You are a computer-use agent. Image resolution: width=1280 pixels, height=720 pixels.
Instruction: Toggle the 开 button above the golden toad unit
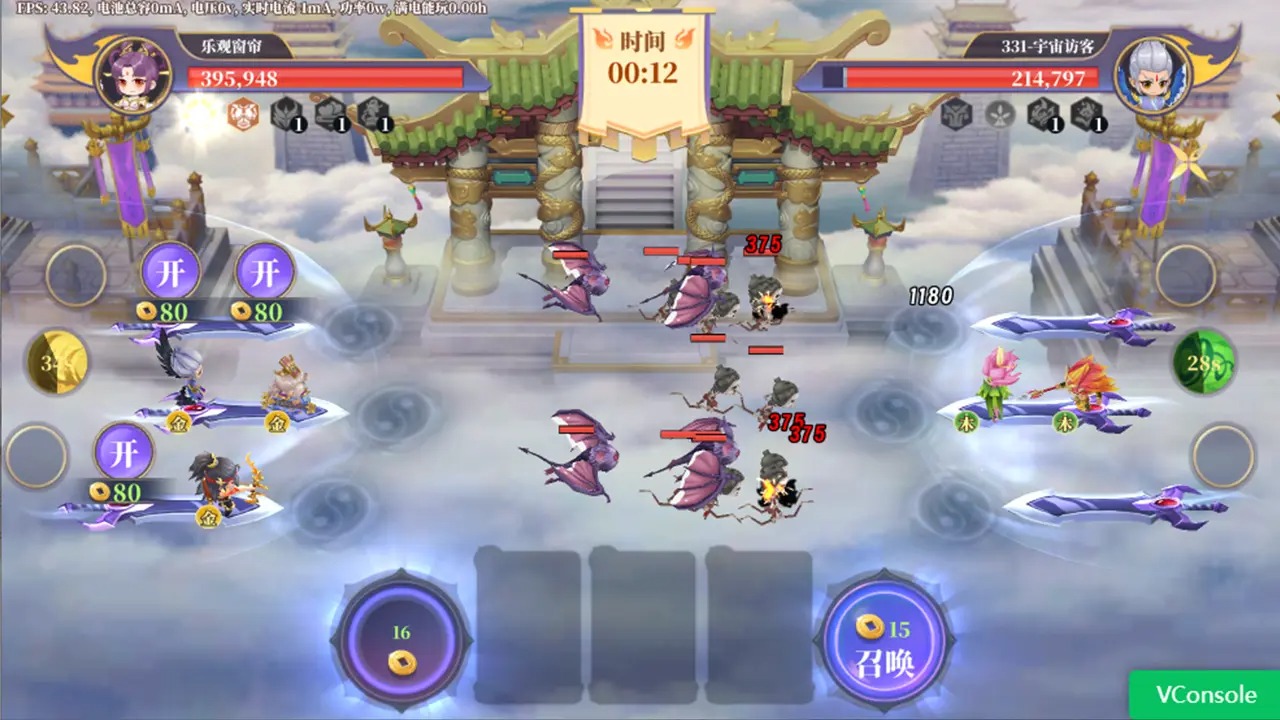tap(265, 268)
